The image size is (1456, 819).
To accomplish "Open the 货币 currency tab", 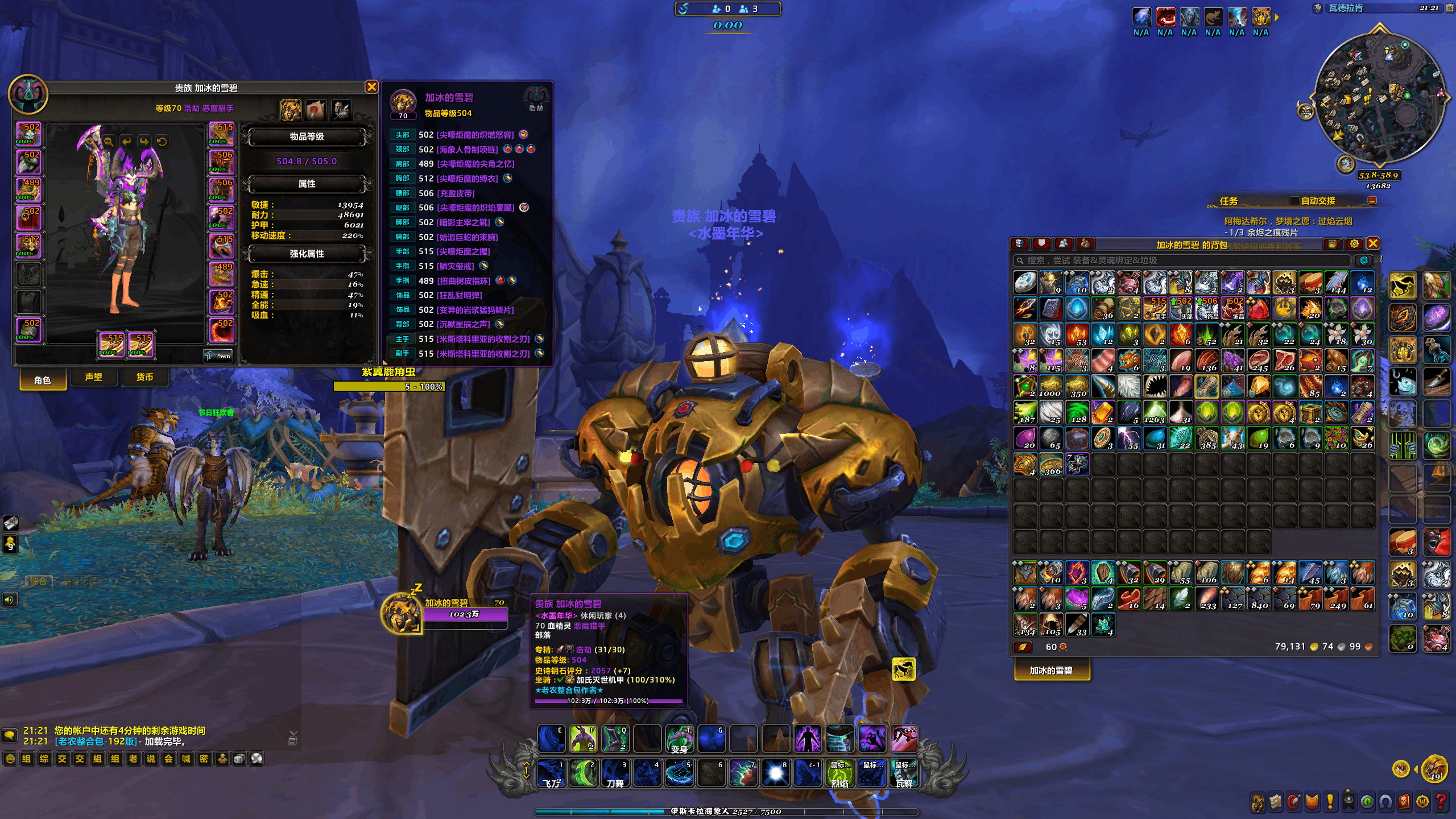I will point(144,377).
